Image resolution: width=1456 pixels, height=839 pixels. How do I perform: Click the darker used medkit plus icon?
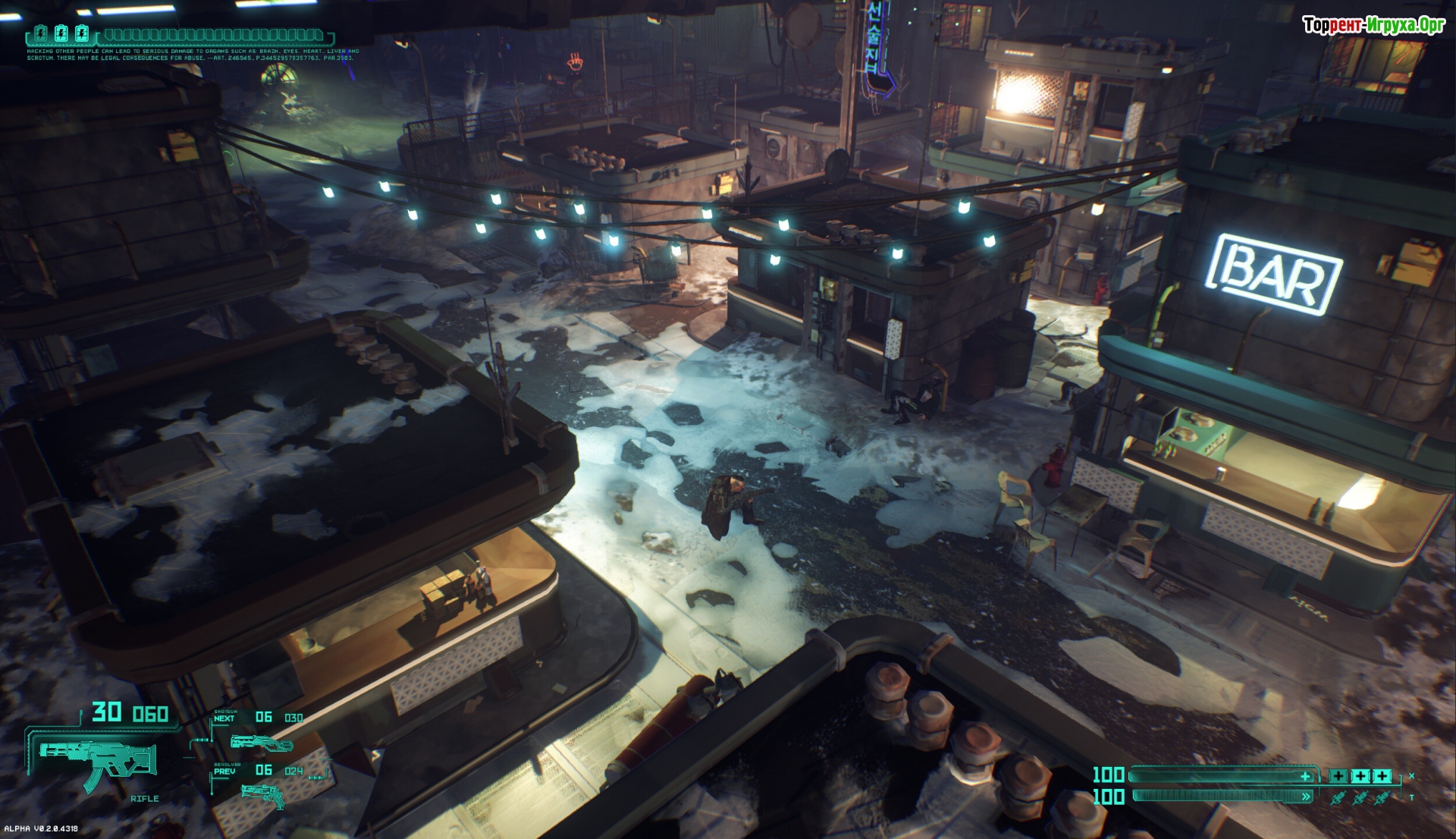tap(1338, 776)
